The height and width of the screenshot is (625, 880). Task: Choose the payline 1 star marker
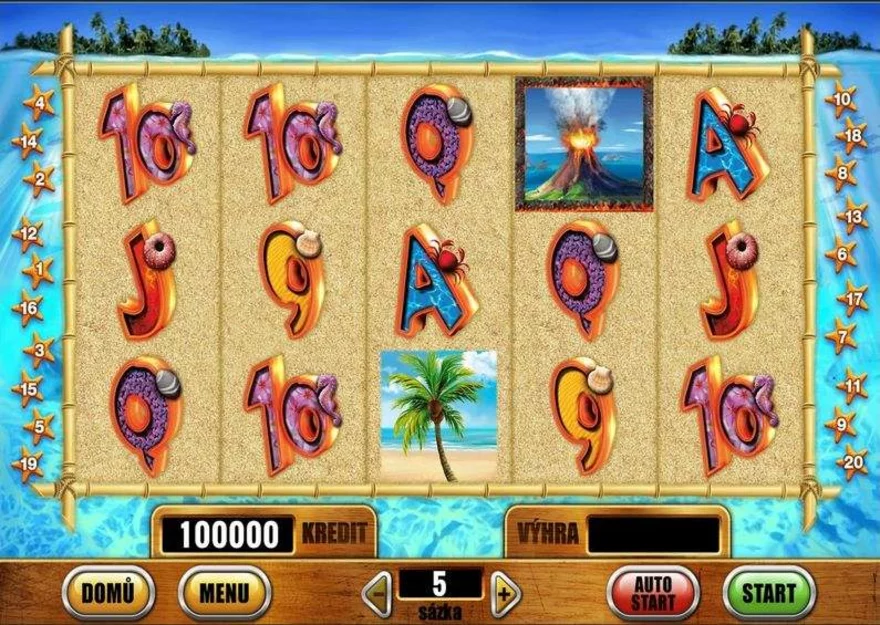(x=38, y=269)
